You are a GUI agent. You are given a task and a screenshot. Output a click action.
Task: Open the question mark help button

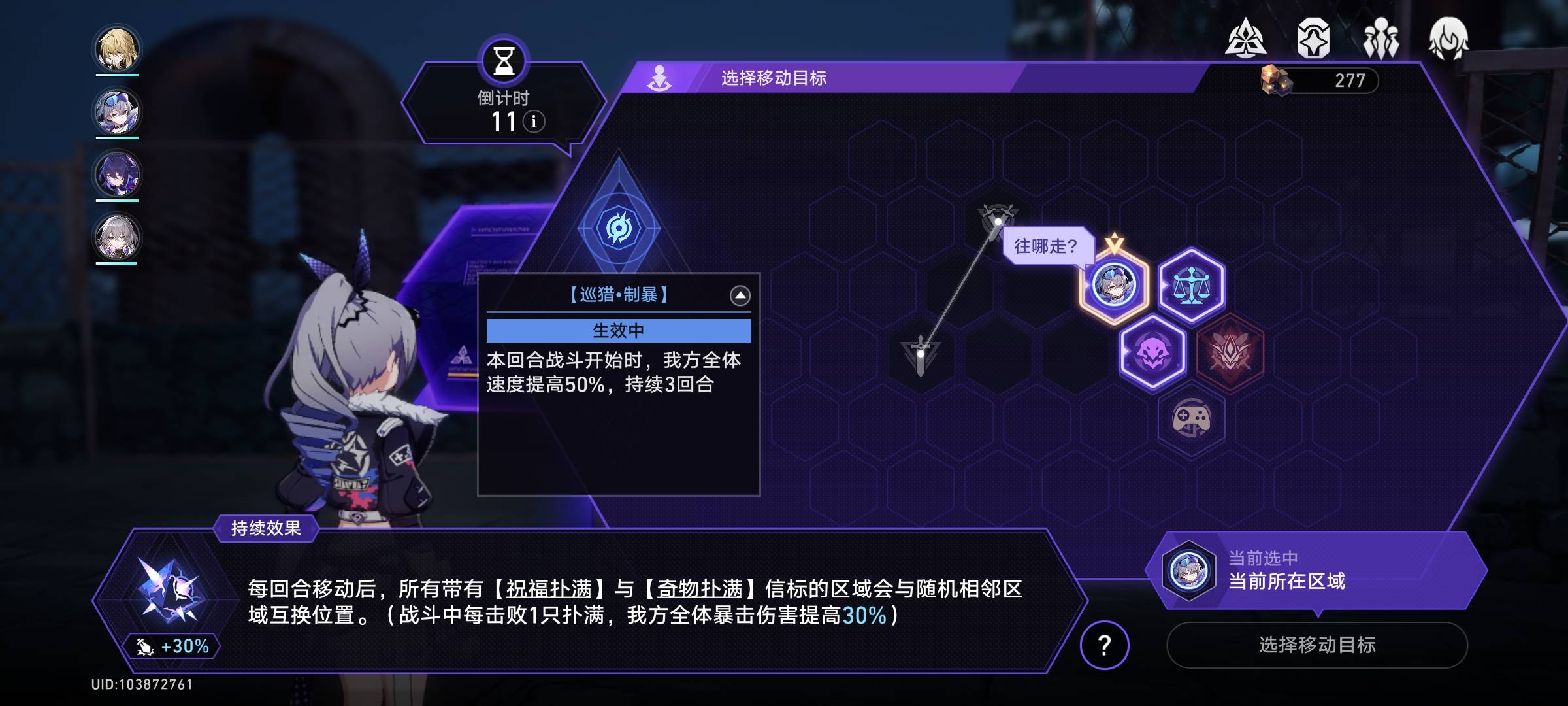1104,645
